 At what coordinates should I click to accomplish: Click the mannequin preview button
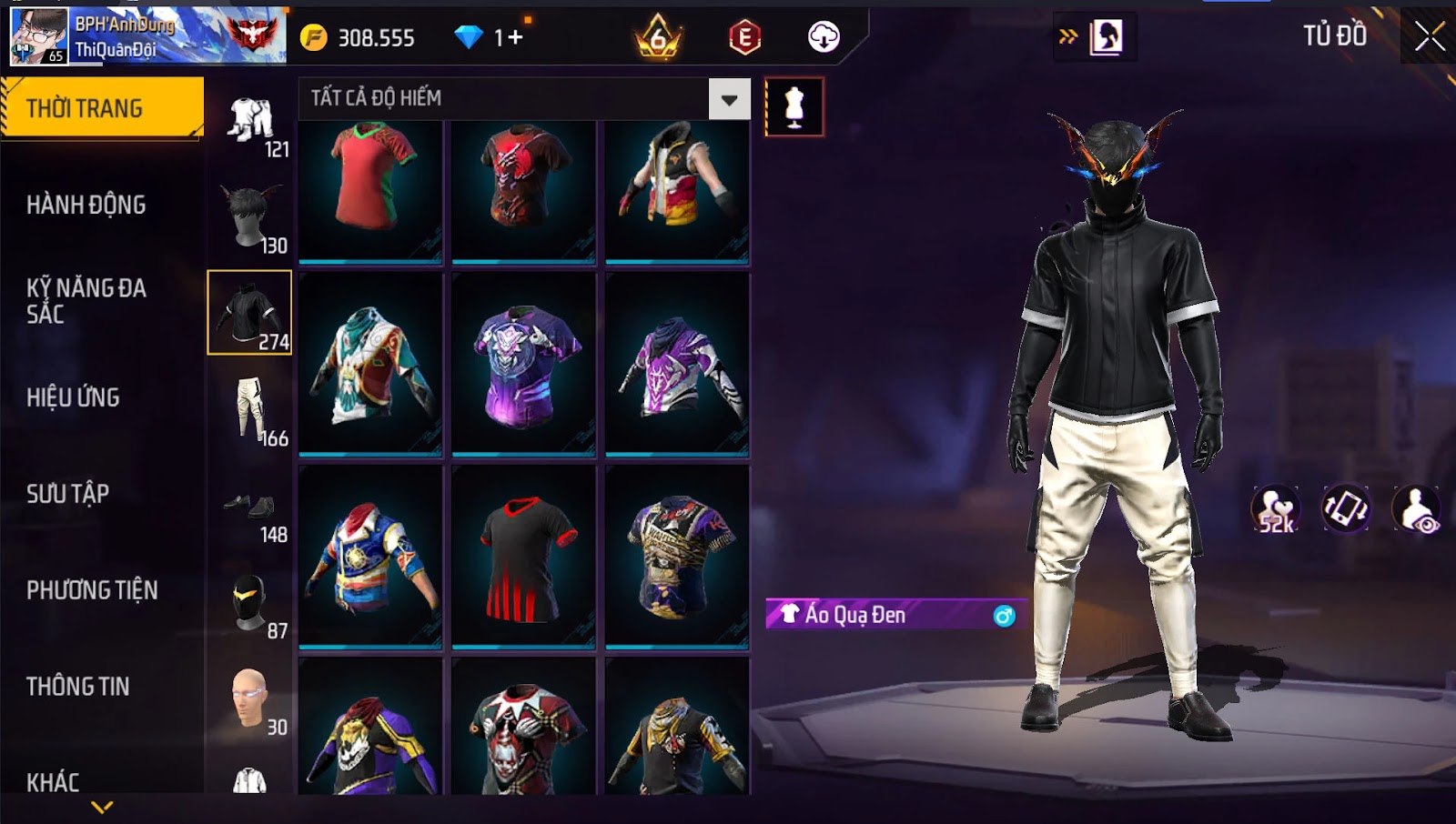coord(794,107)
